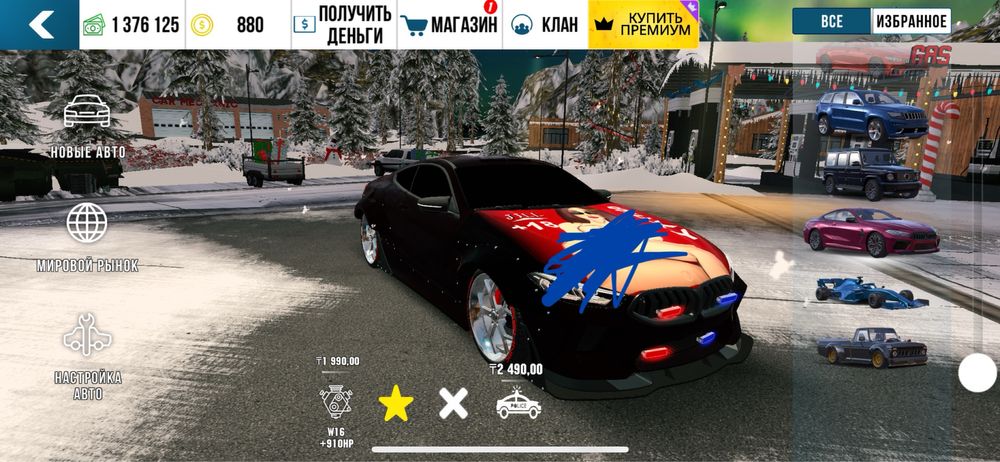Switch to the Все tab
The width and height of the screenshot is (1000, 462).
830,21
